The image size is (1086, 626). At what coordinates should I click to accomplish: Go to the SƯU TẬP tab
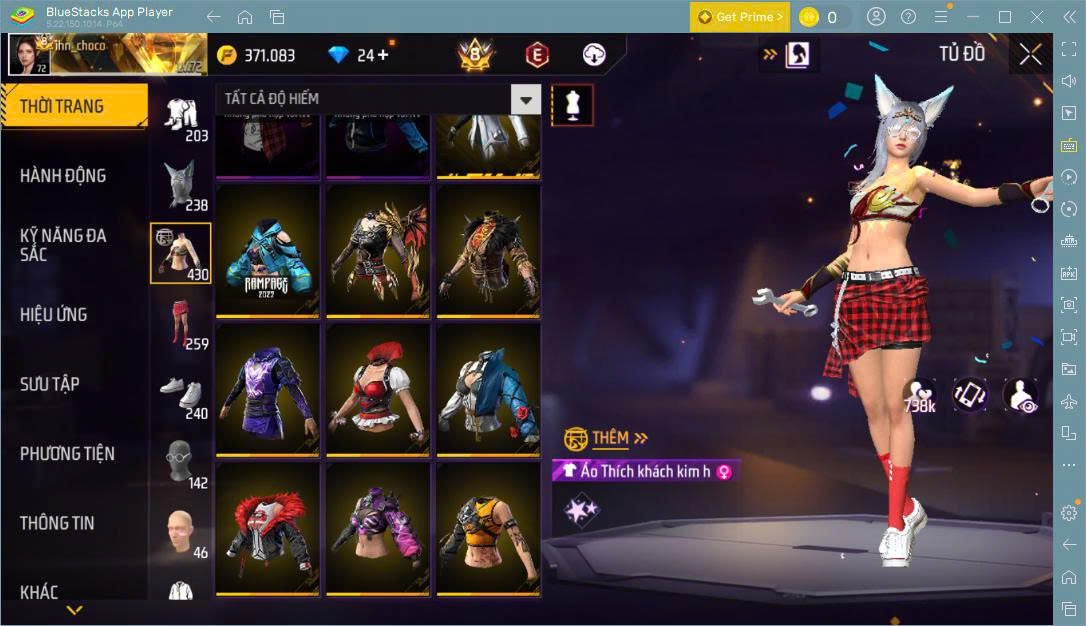point(50,384)
